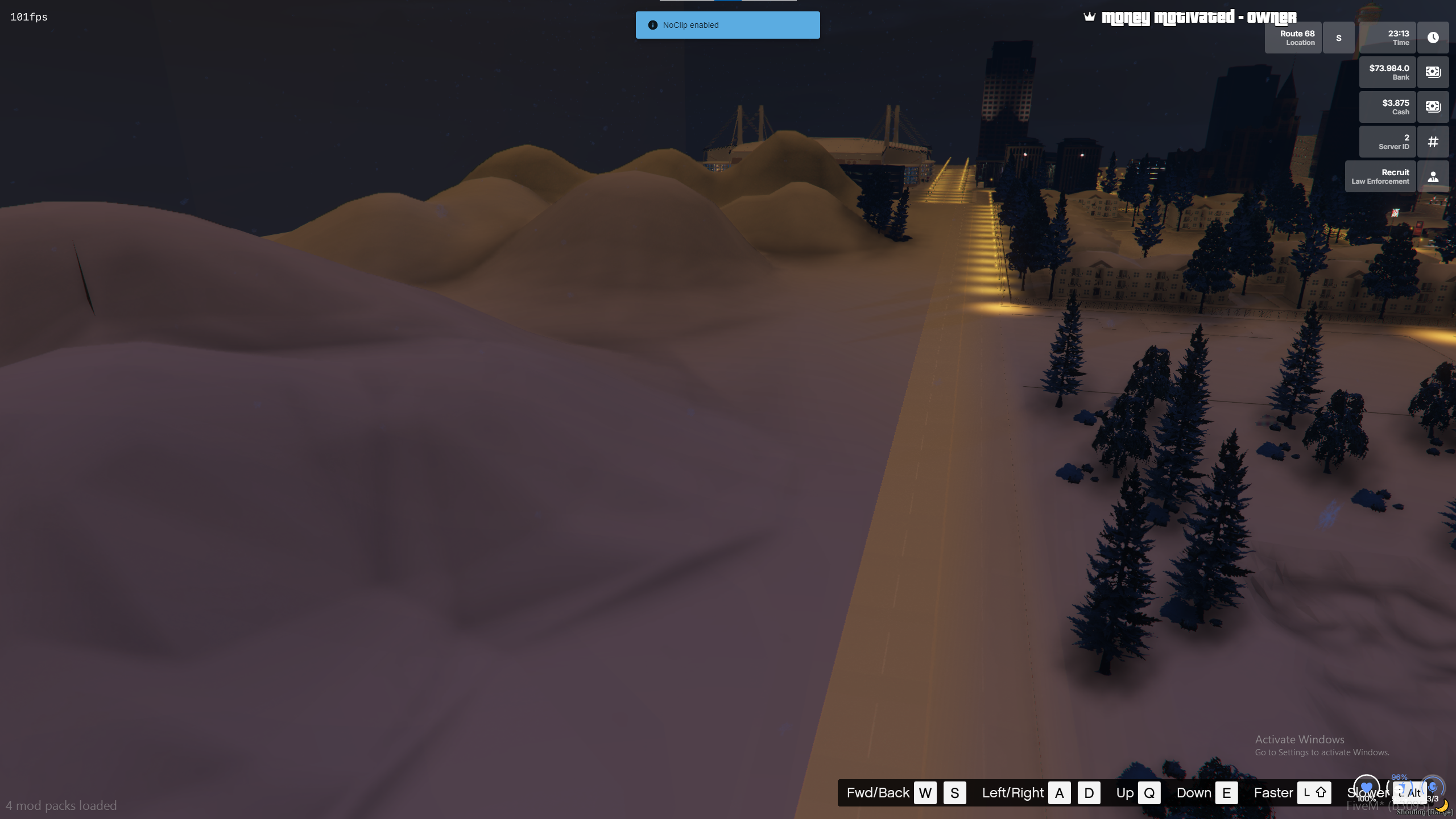Click the crown icon beside Money Motivated
The image size is (1456, 819).
tap(1088, 16)
